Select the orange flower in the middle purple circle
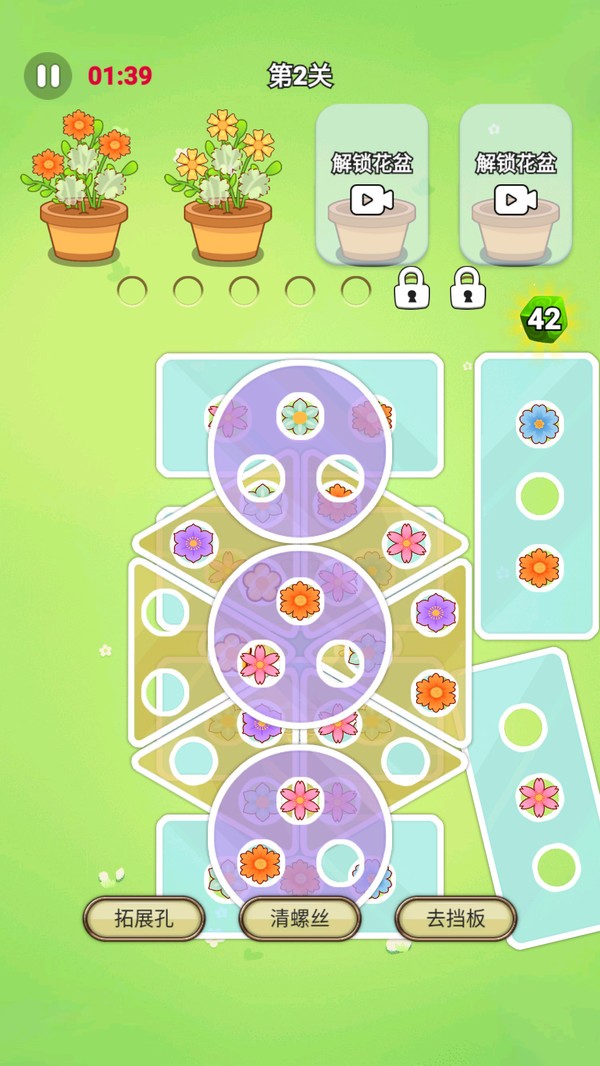600x1066 pixels. click(300, 600)
